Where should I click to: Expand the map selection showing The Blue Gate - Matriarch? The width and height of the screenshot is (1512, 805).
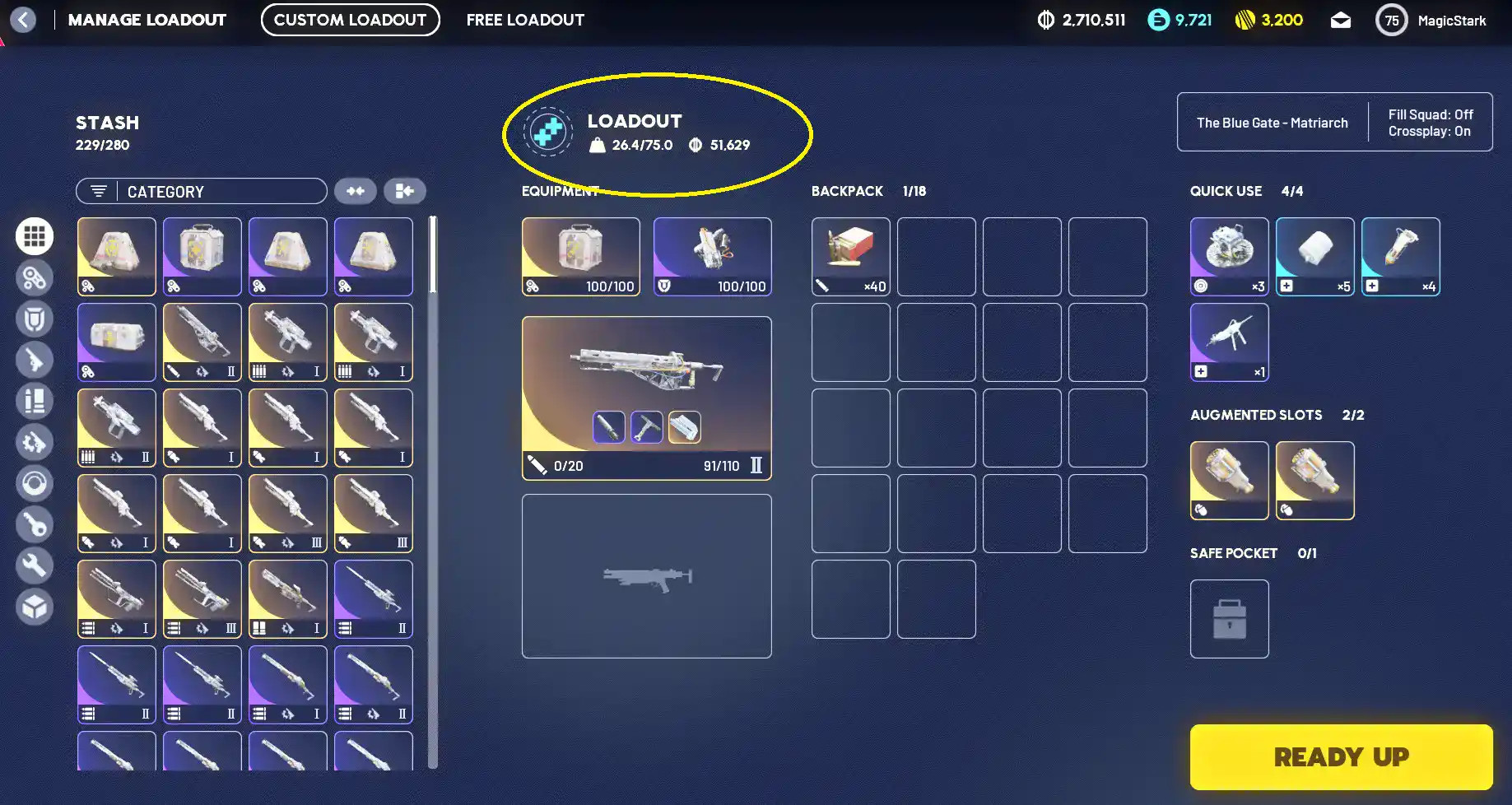[x=1272, y=122]
